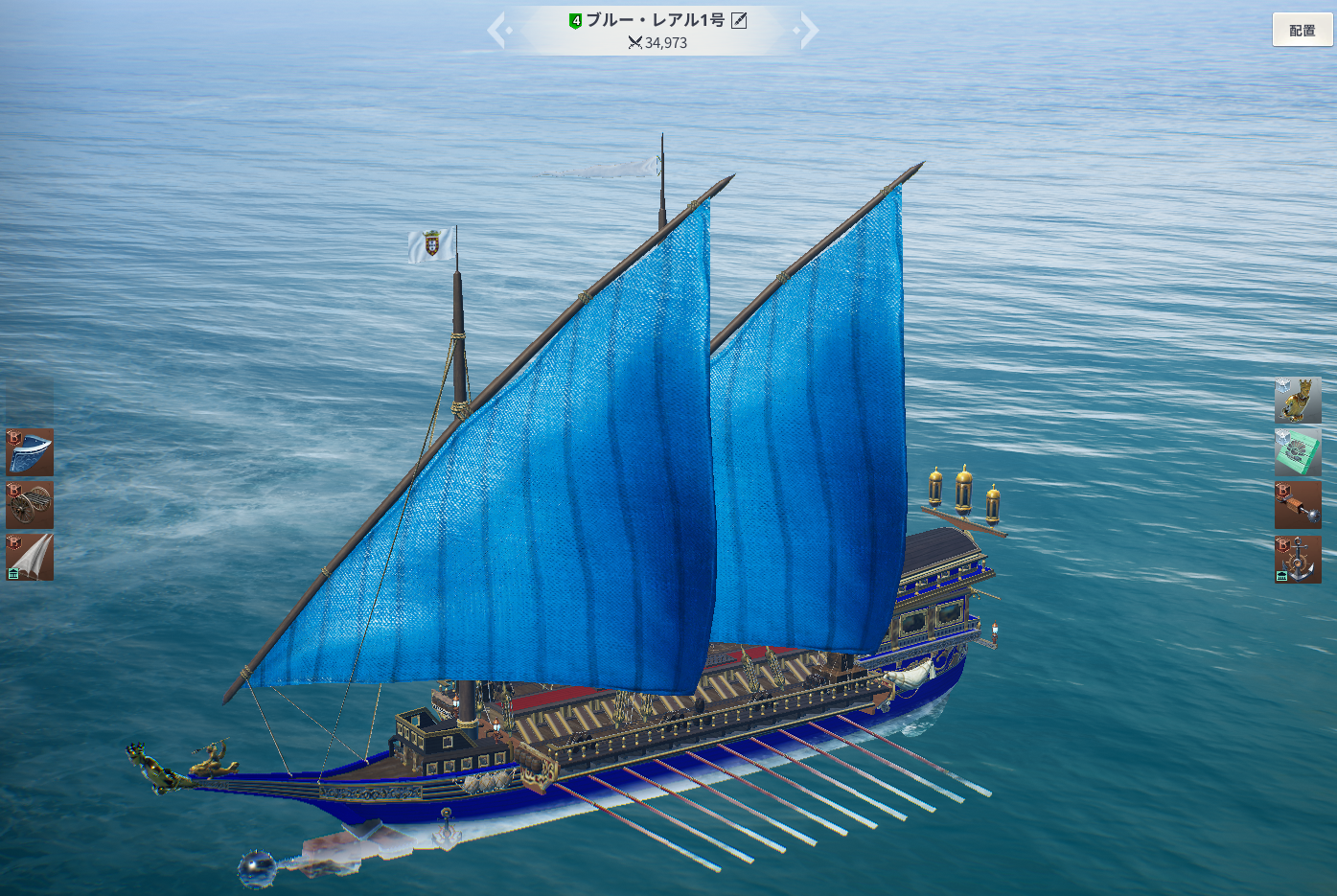Pick the green shell-emblem panel slot

pyautogui.click(x=1298, y=452)
